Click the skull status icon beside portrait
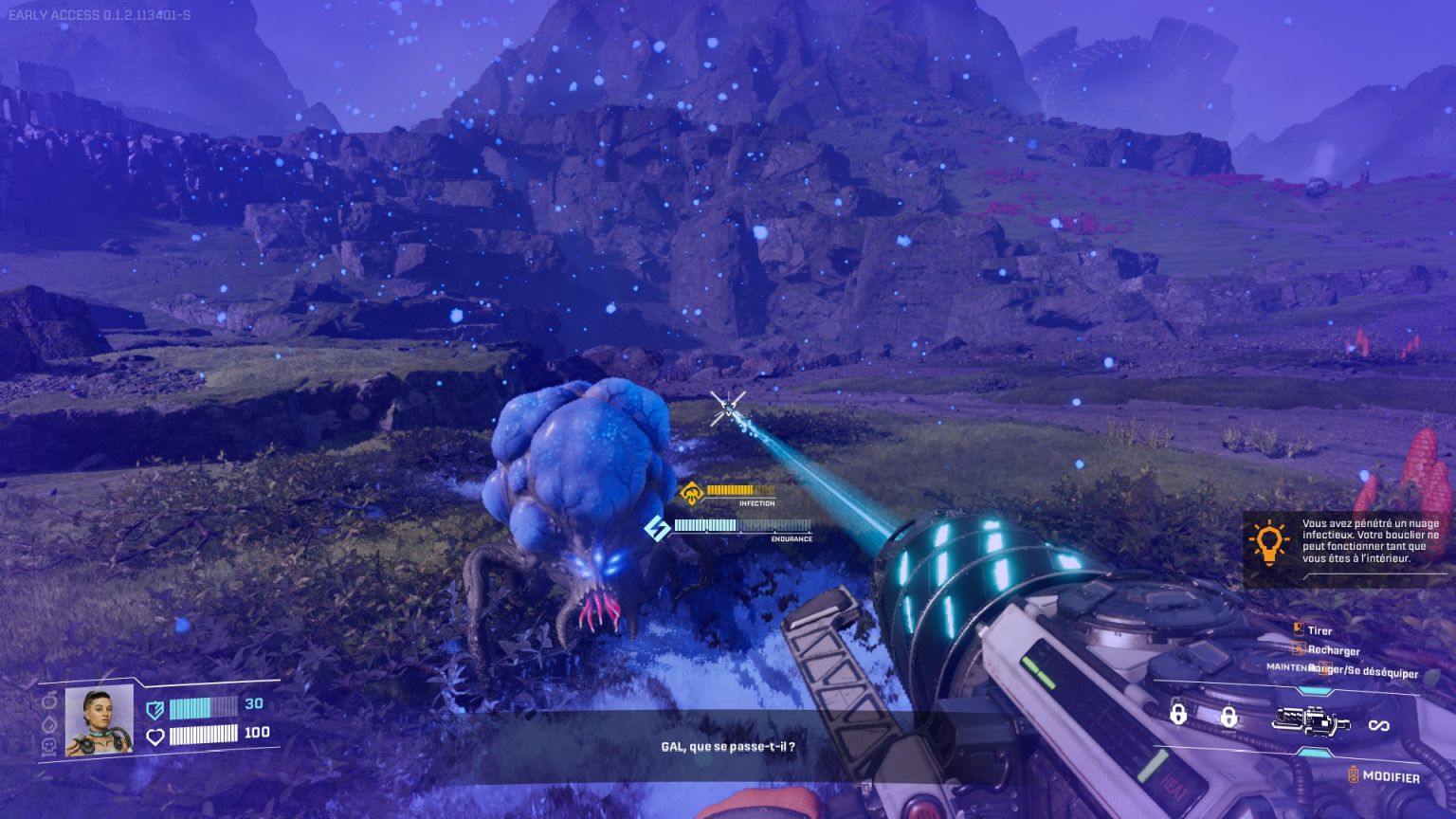Screen dimensions: 1456x819 pyautogui.click(x=50, y=746)
